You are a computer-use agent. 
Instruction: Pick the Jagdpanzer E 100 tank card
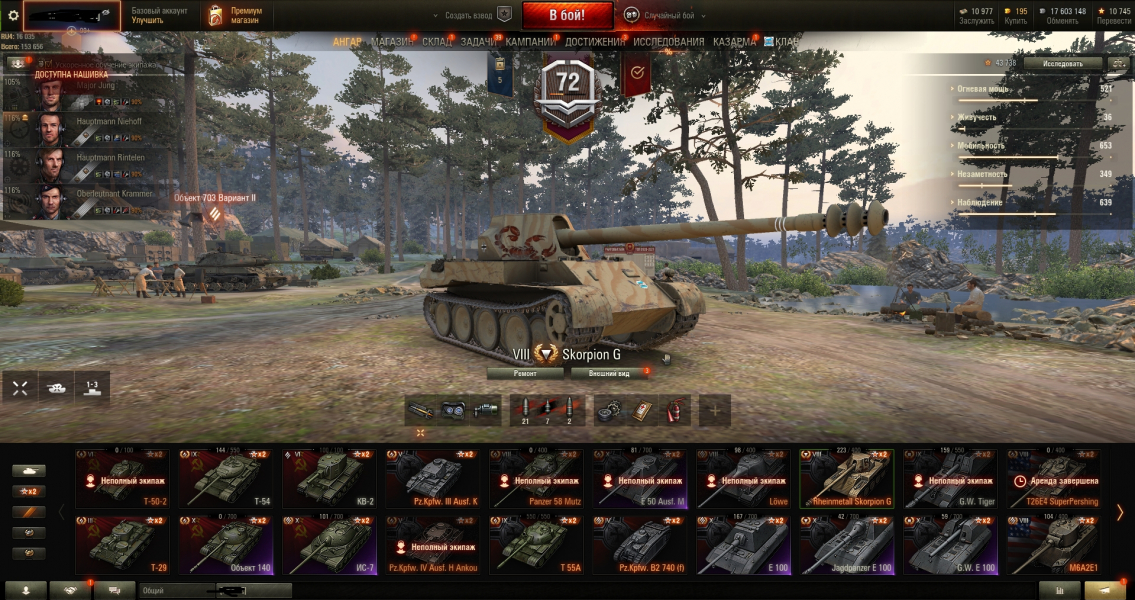tap(847, 544)
